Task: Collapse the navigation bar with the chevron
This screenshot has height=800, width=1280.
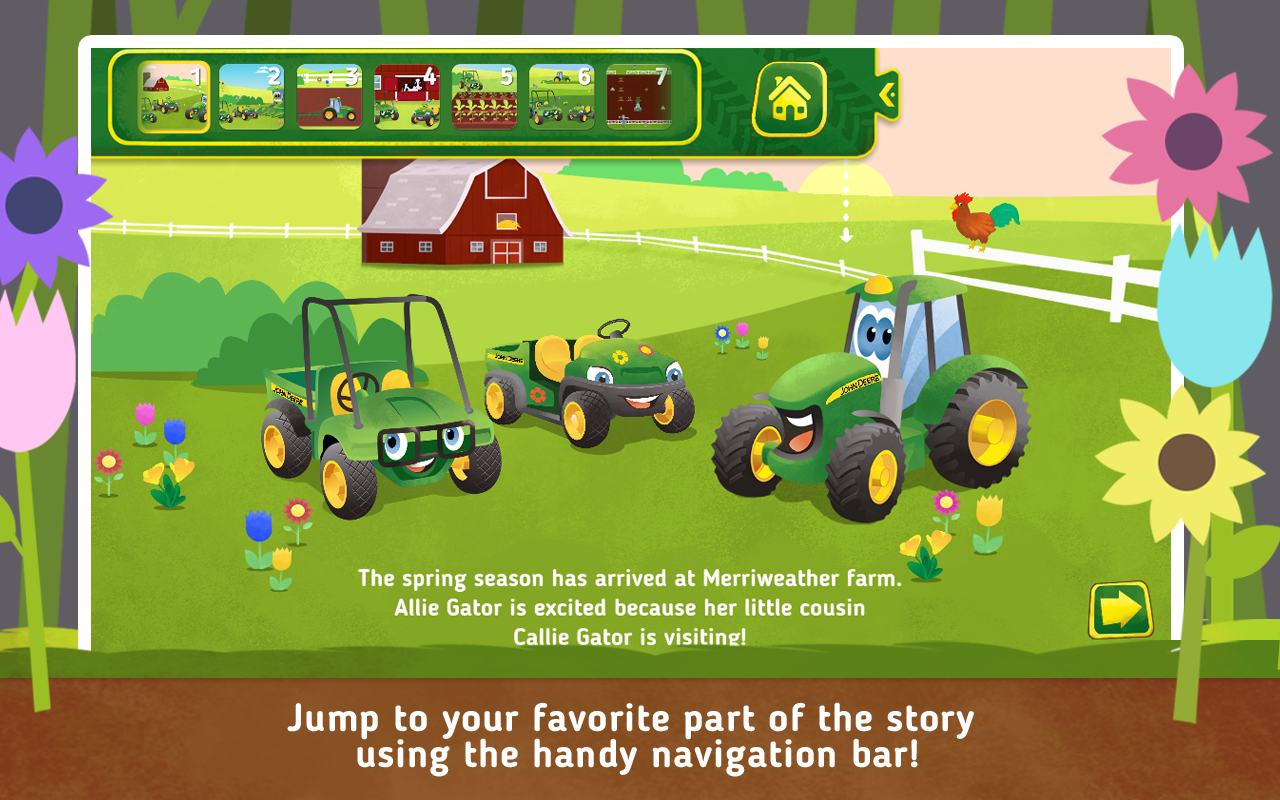Action: (888, 95)
